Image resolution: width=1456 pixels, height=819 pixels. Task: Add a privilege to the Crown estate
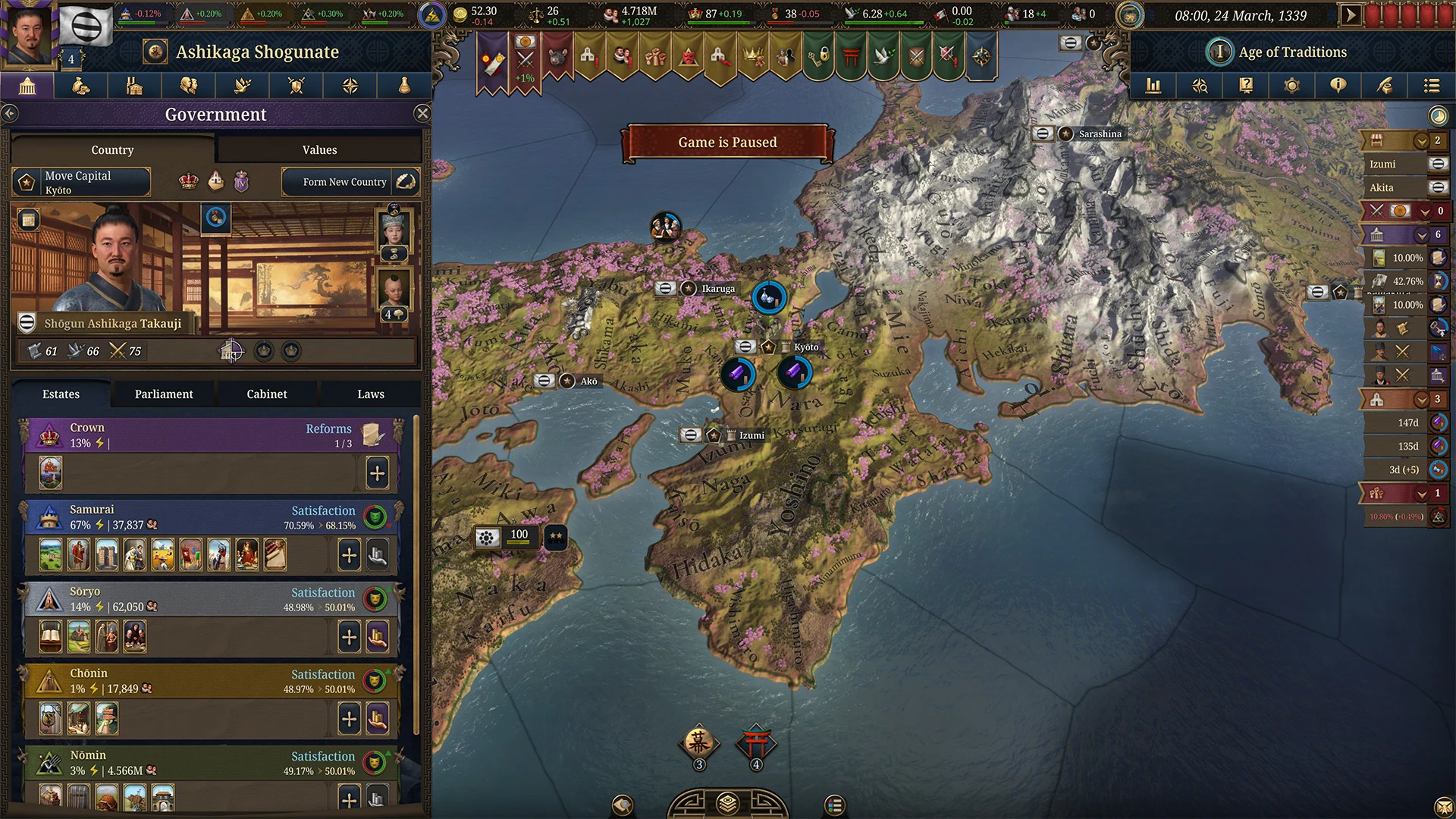[x=377, y=473]
